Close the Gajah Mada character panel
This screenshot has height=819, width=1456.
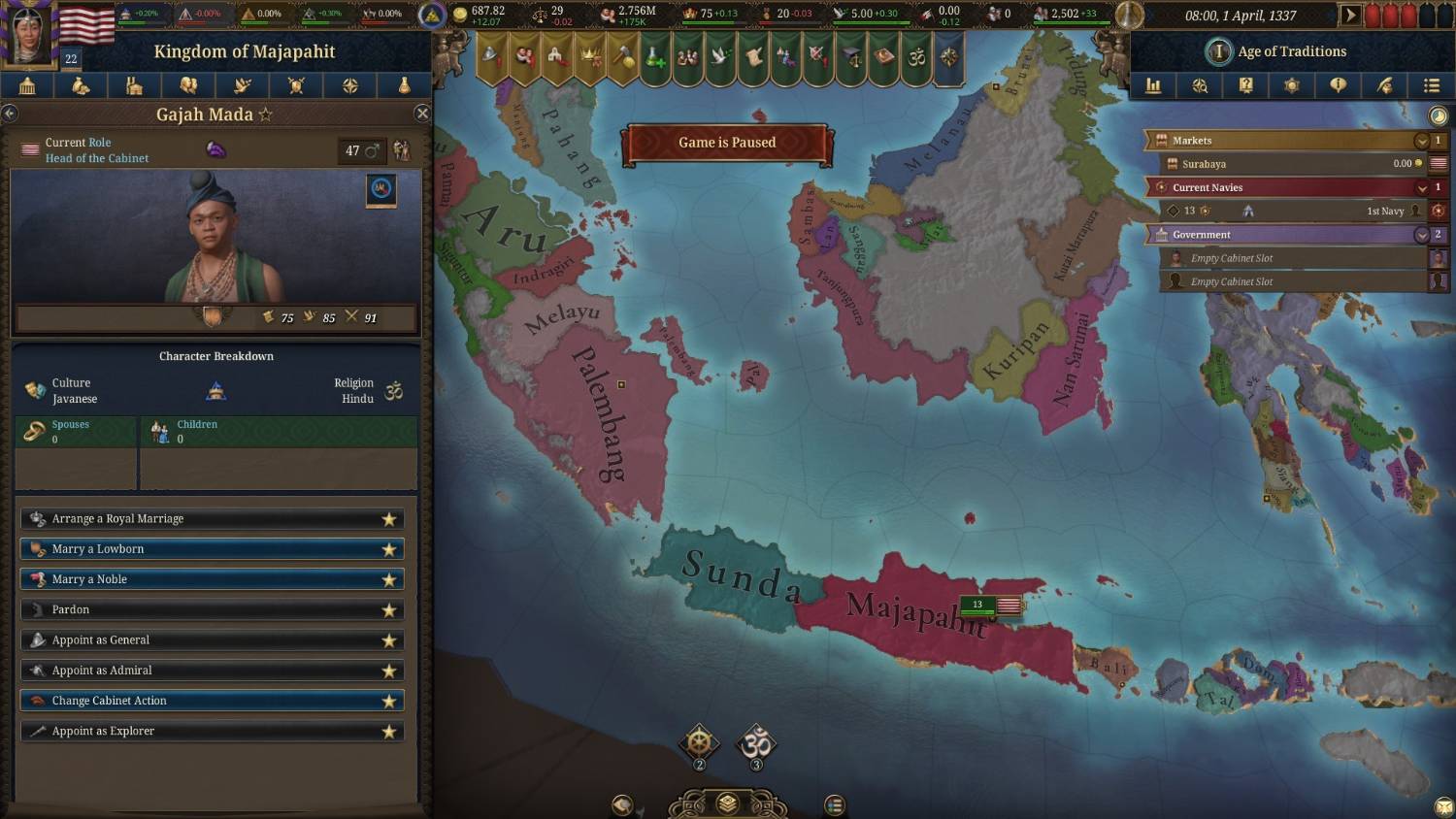click(422, 114)
